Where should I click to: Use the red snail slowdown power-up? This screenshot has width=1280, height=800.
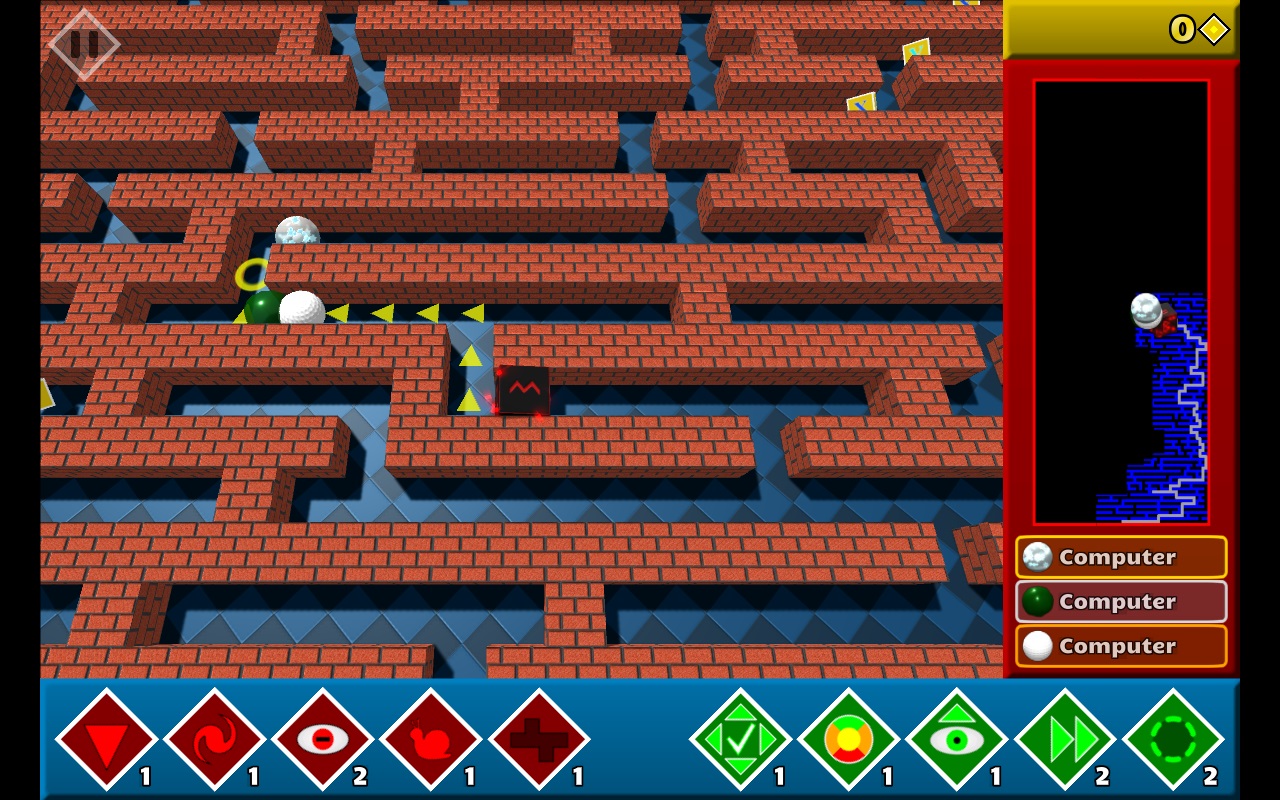pyautogui.click(x=430, y=739)
